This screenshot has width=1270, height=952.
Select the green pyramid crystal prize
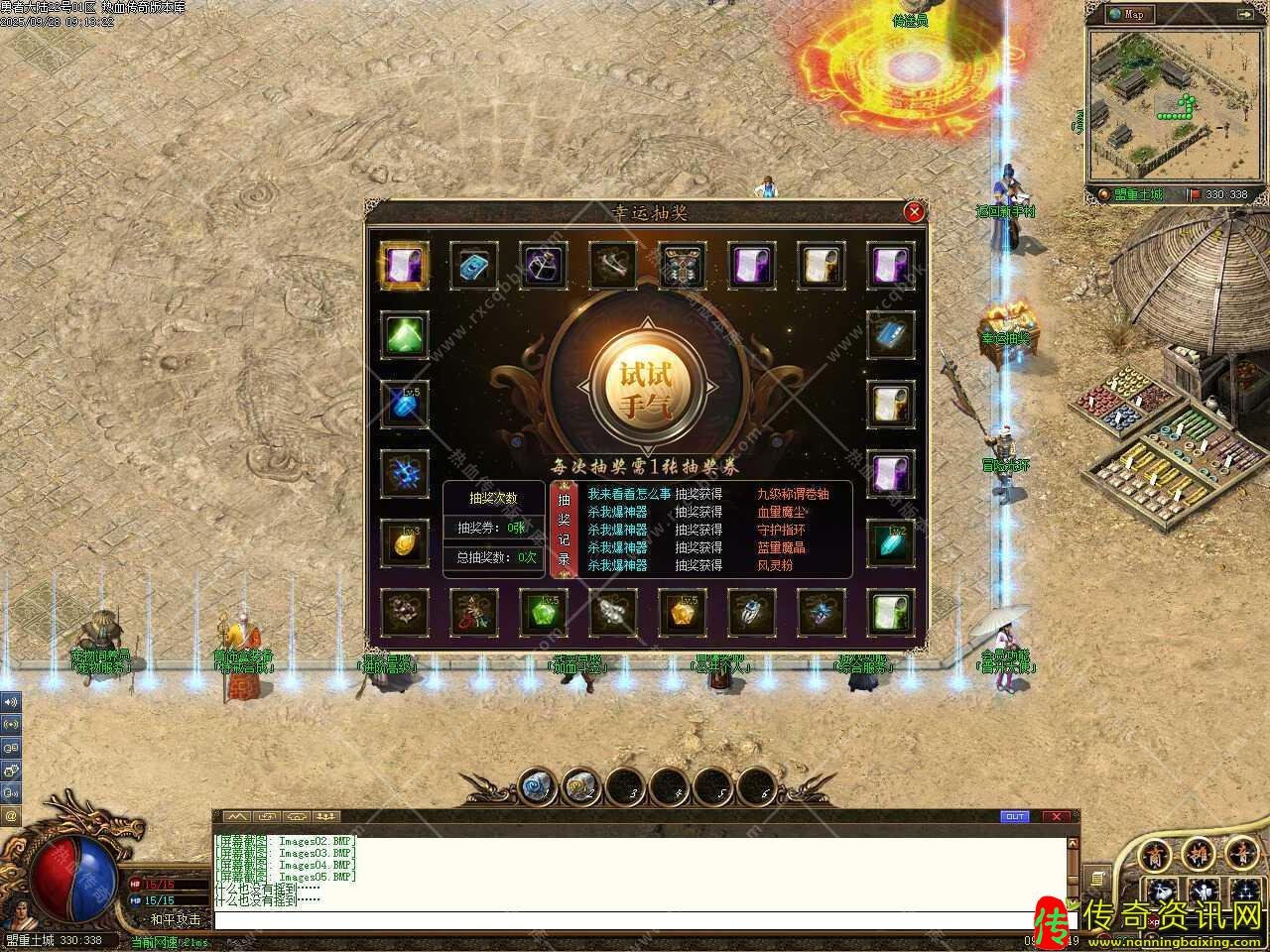pyautogui.click(x=405, y=335)
